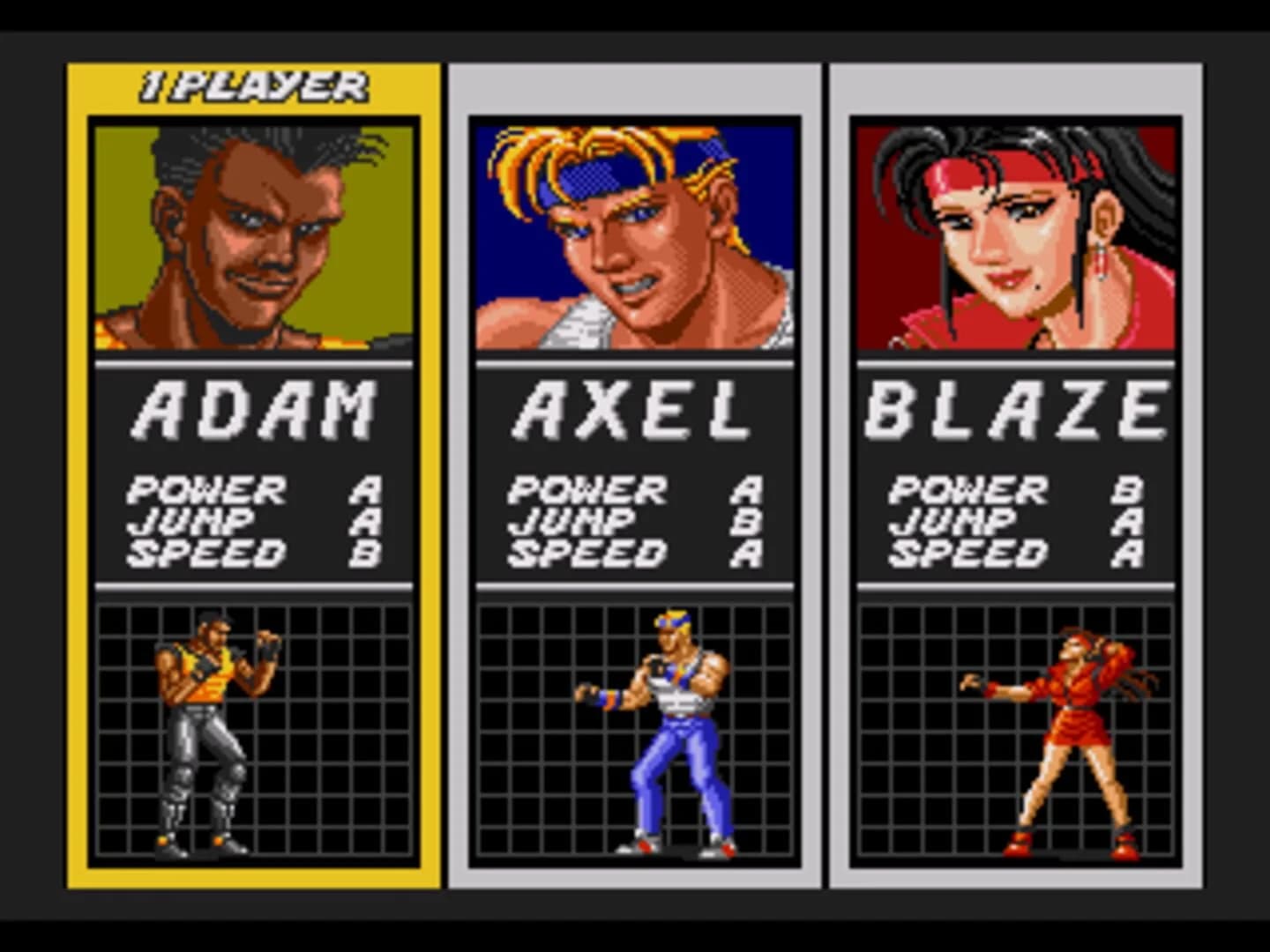1270x952 pixels.
Task: Select the ADAM name label
Action: (250, 410)
